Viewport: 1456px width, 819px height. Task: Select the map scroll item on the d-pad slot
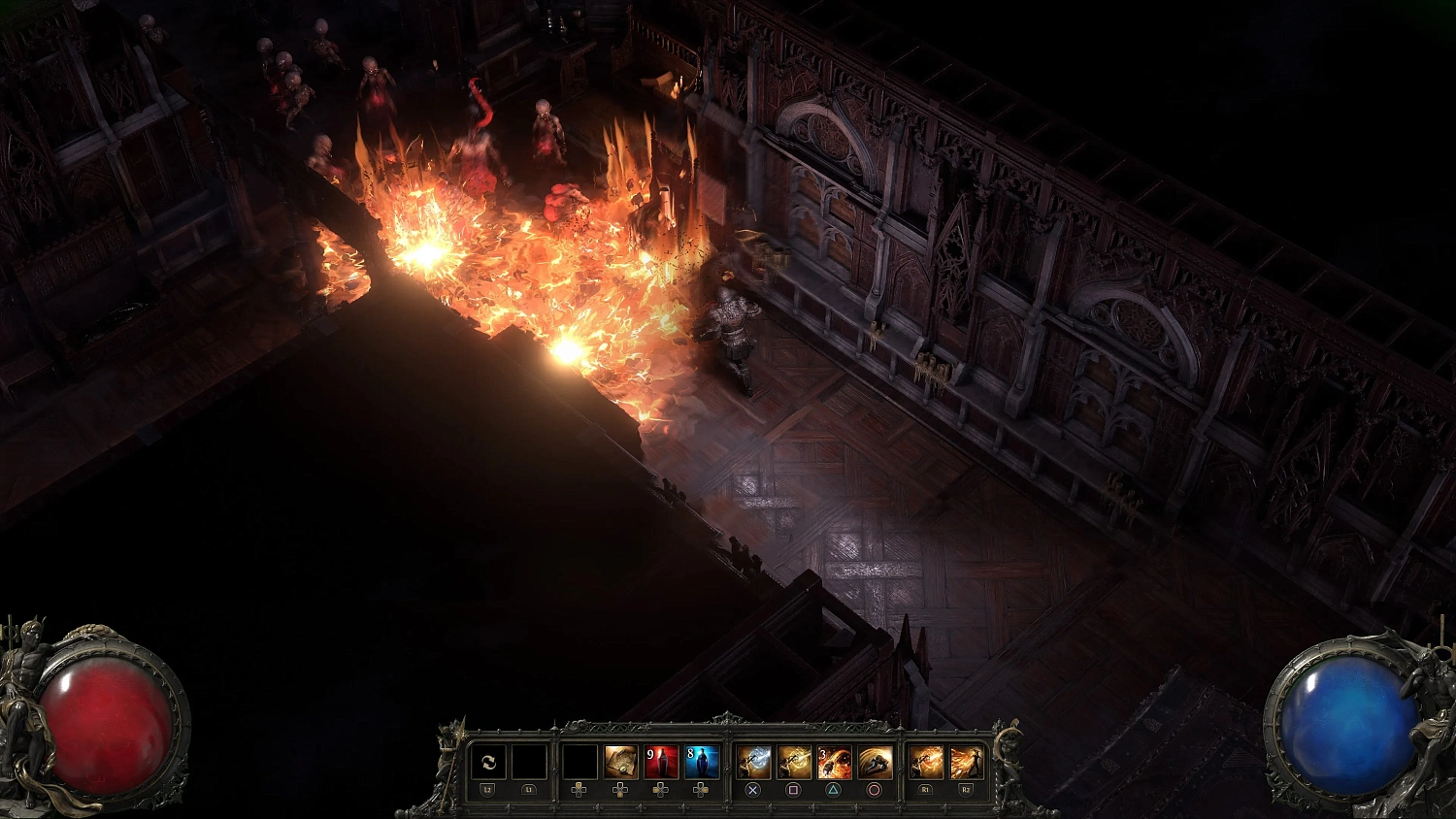pos(619,761)
